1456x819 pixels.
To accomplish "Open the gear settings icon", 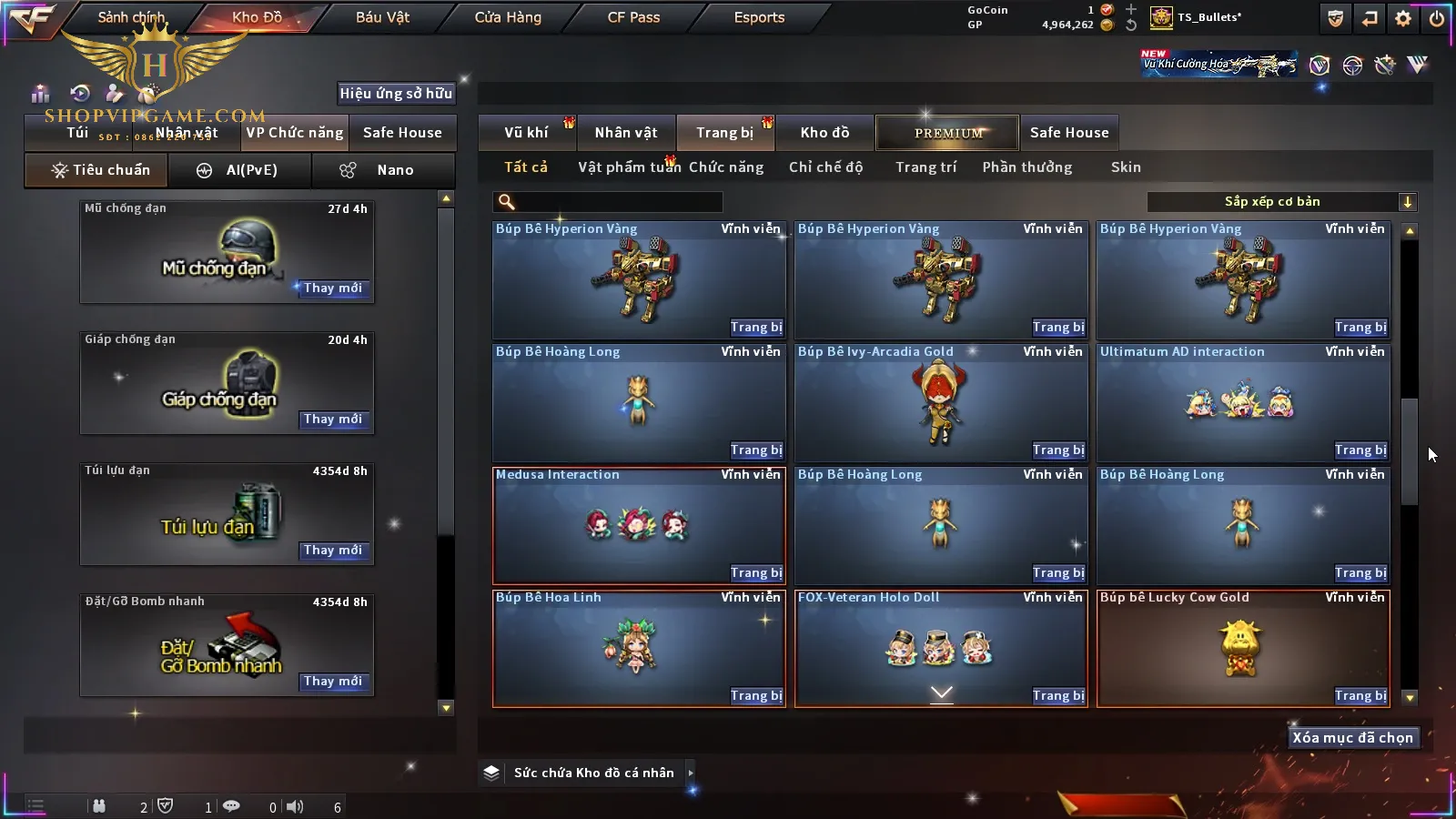I will pos(1403,18).
